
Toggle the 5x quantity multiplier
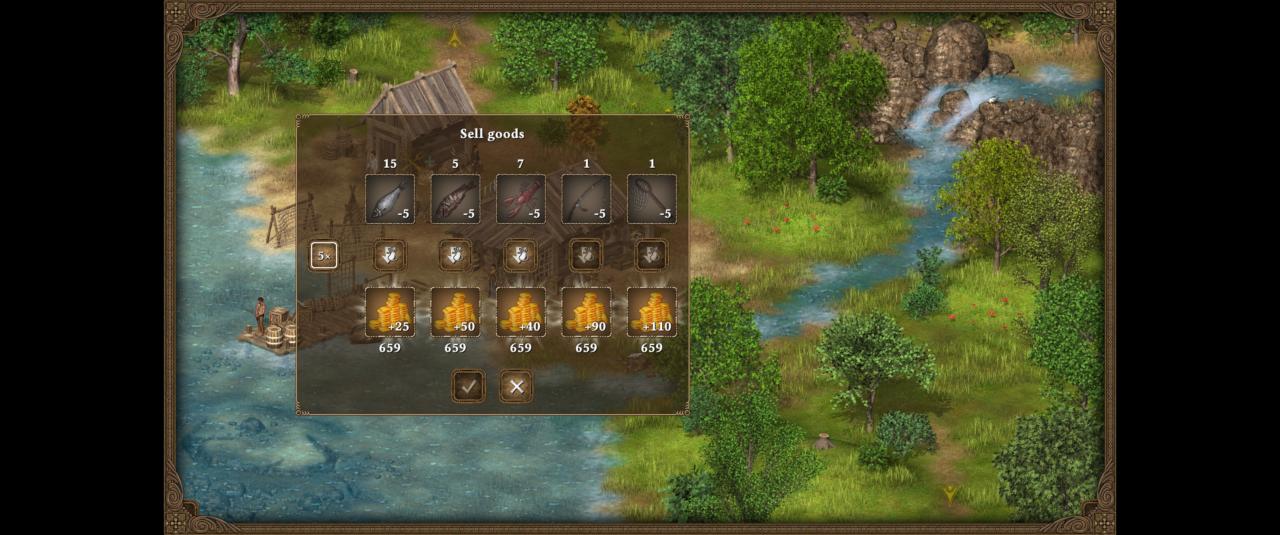tap(323, 255)
